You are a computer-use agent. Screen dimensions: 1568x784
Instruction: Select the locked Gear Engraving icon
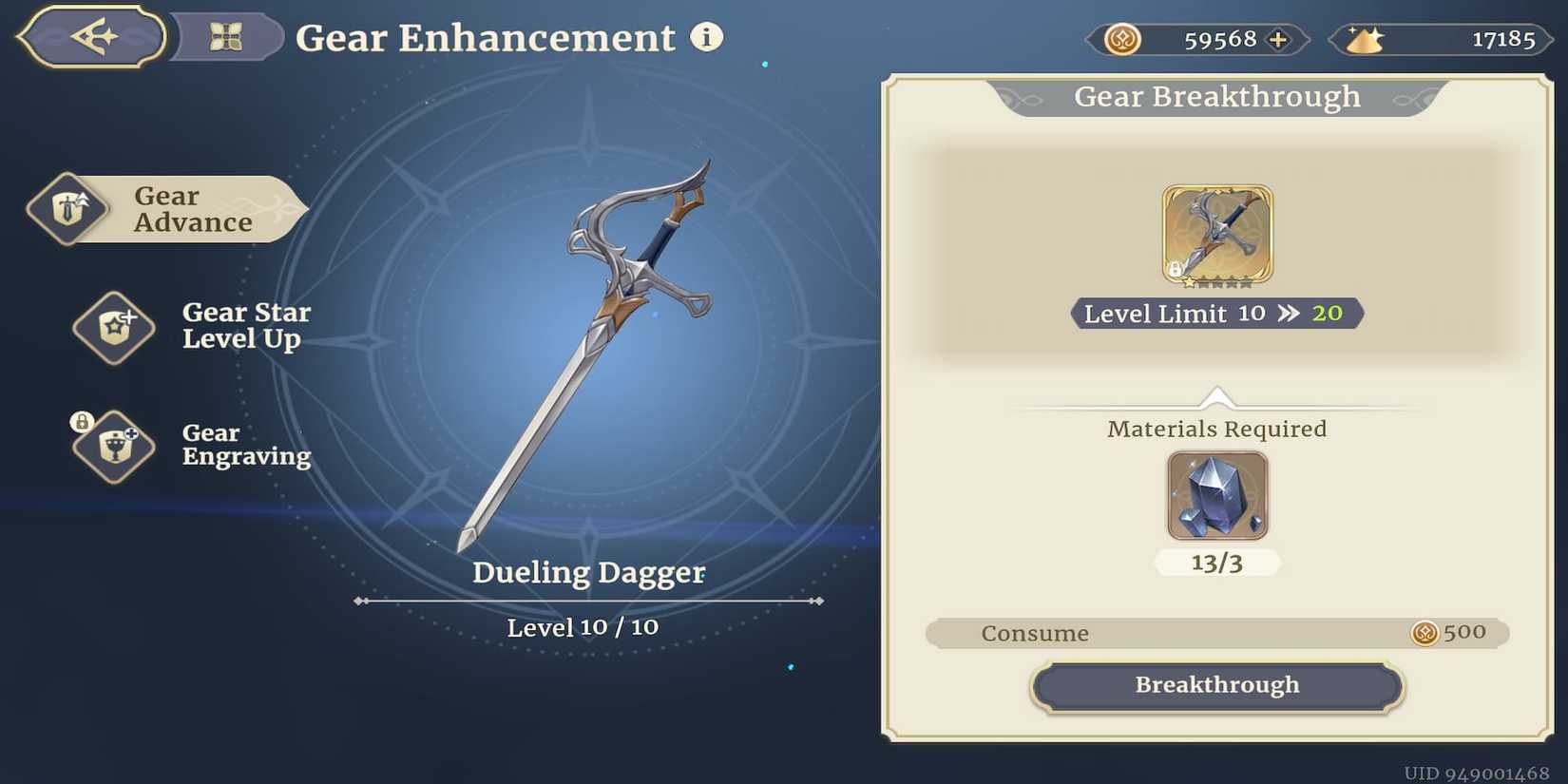pyautogui.click(x=113, y=447)
